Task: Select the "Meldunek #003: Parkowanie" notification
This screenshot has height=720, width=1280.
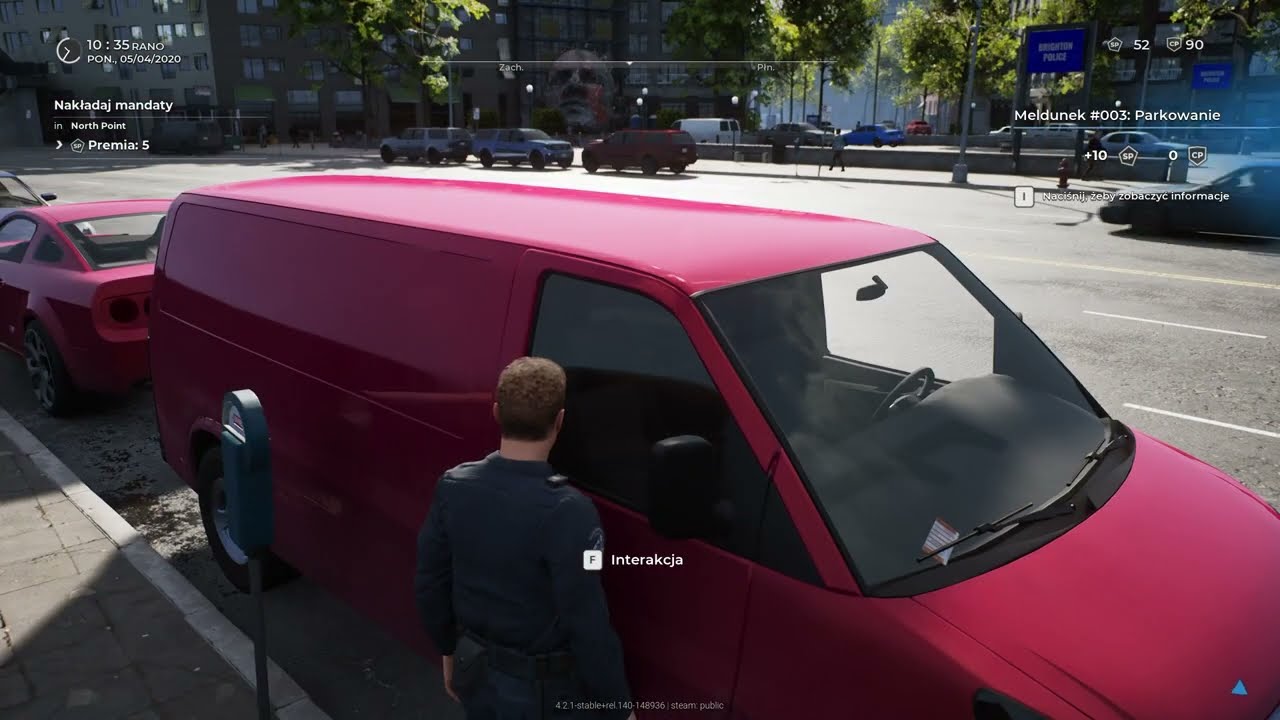Action: click(1116, 115)
